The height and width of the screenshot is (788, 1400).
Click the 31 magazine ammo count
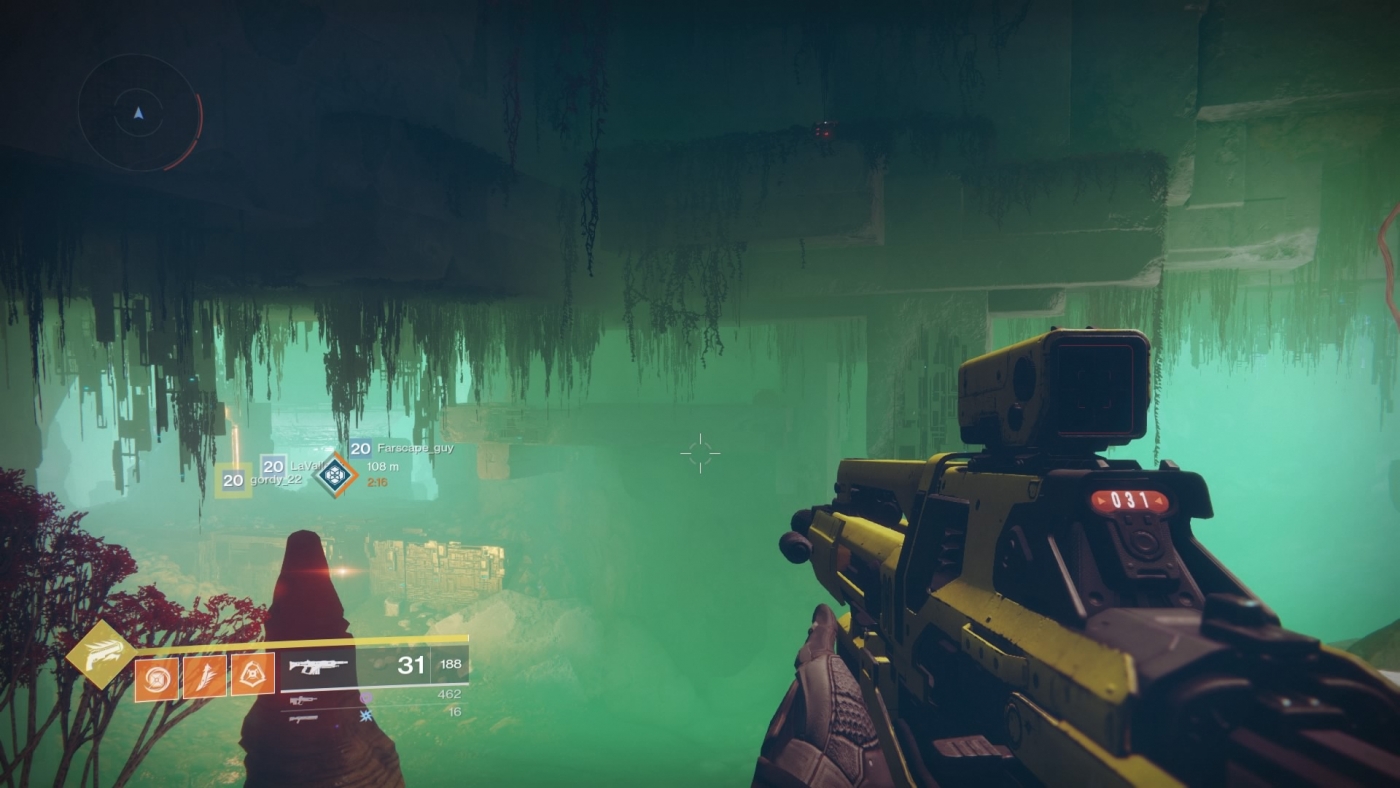tap(413, 664)
